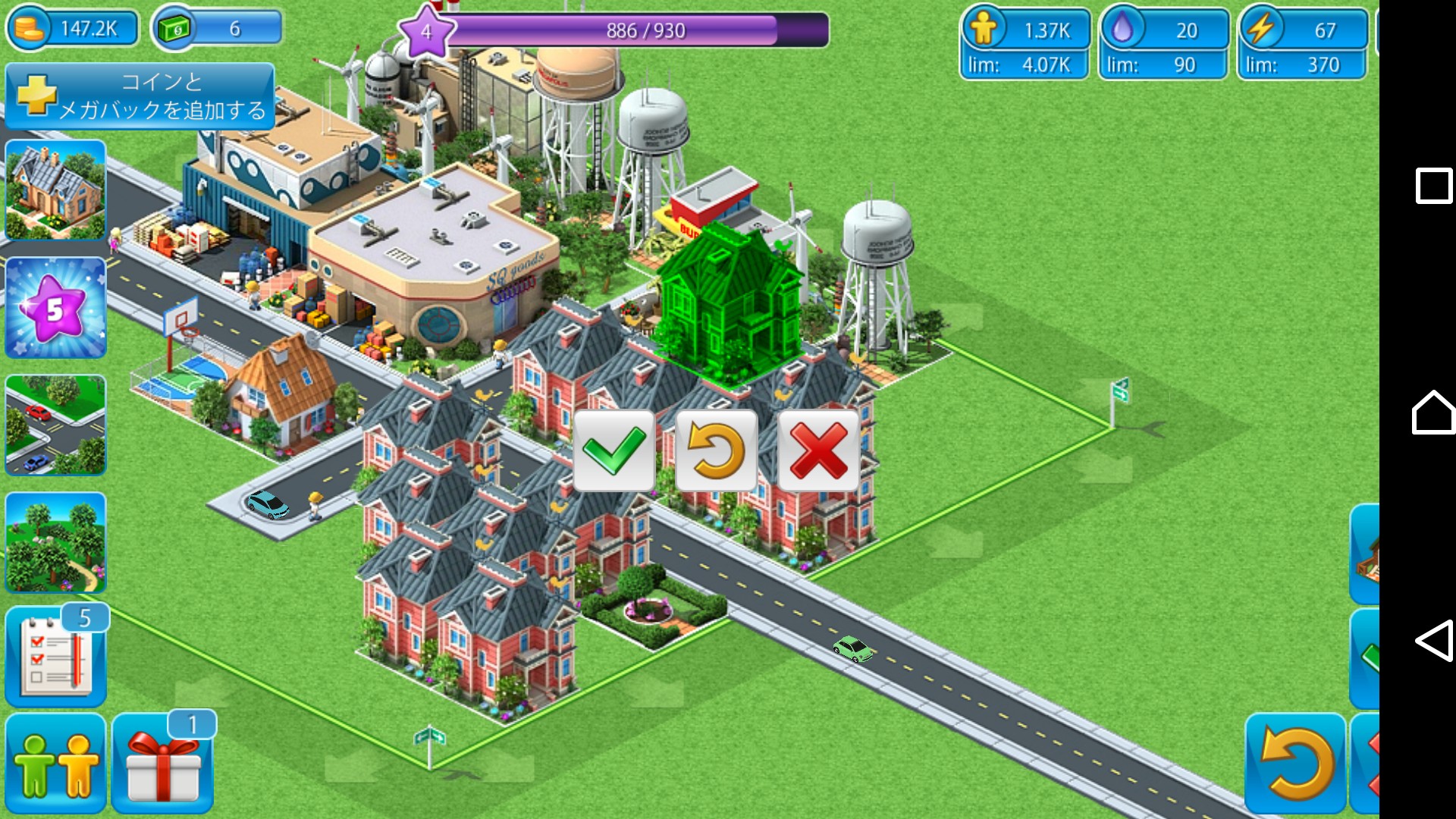Confirm placement with the green checkmark
Image resolution: width=1456 pixels, height=819 pixels.
pyautogui.click(x=613, y=450)
